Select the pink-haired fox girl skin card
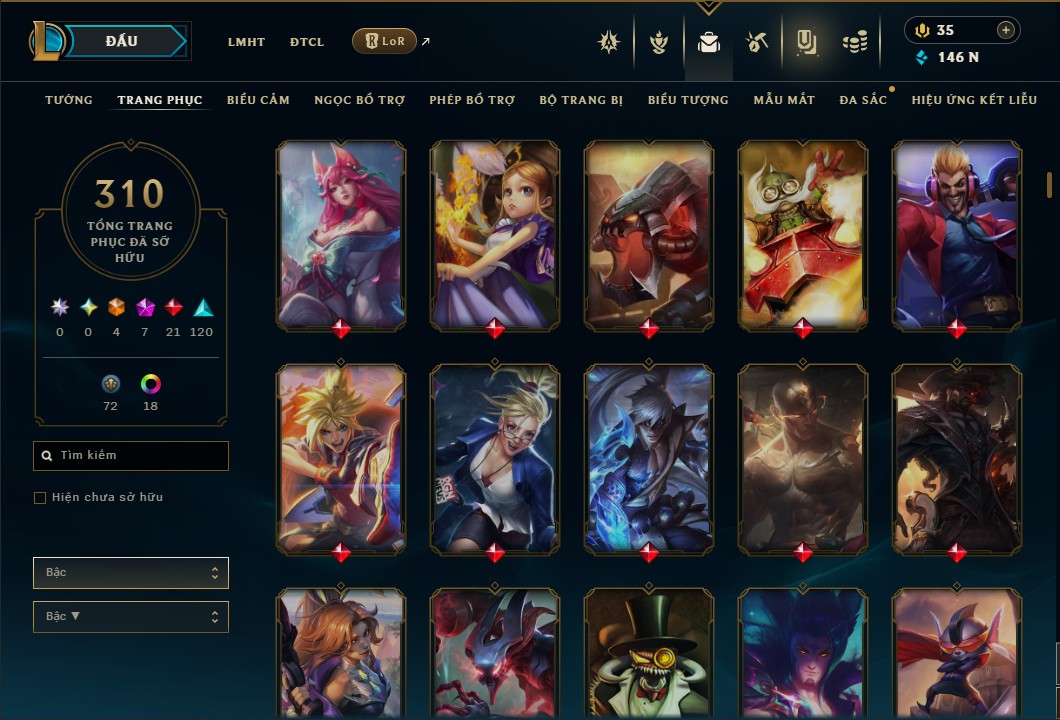1060x720 pixels. pyautogui.click(x=341, y=235)
